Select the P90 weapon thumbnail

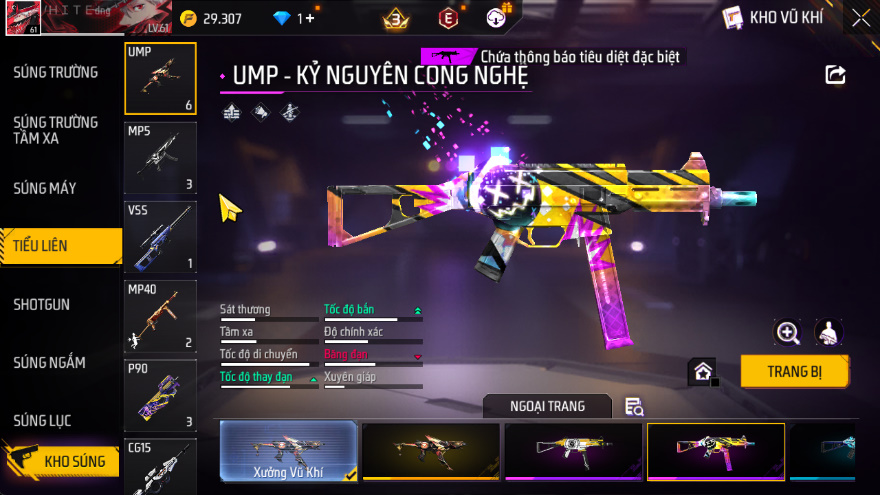coord(160,395)
